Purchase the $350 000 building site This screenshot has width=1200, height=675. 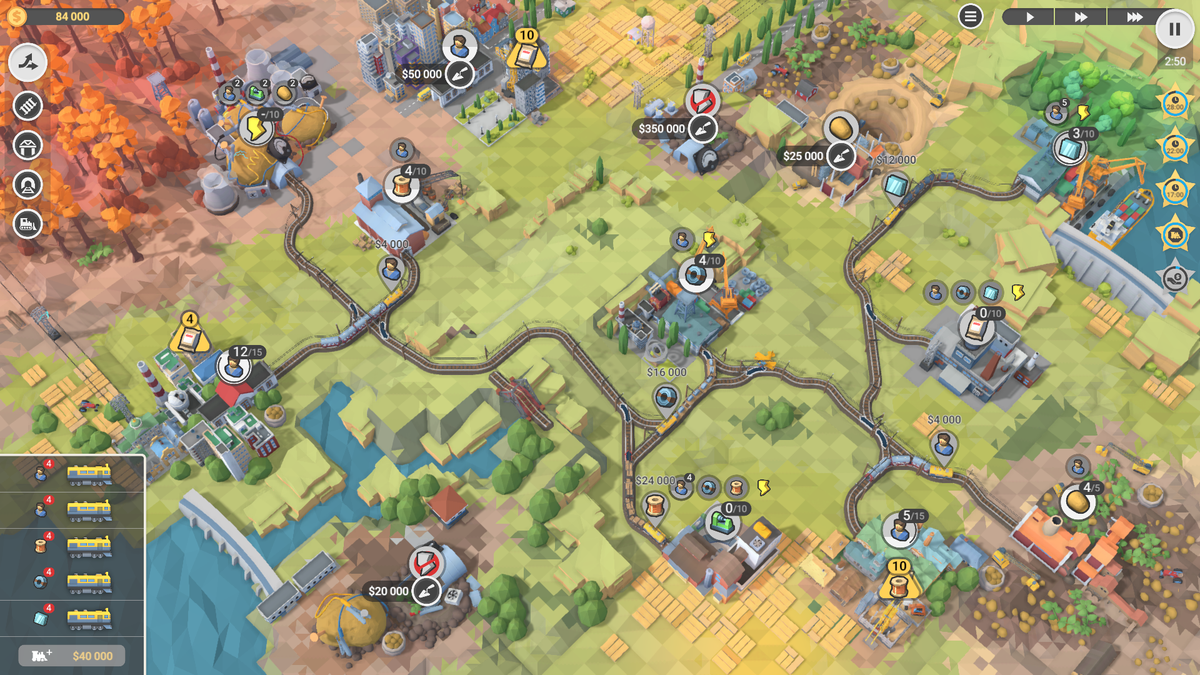click(x=703, y=128)
